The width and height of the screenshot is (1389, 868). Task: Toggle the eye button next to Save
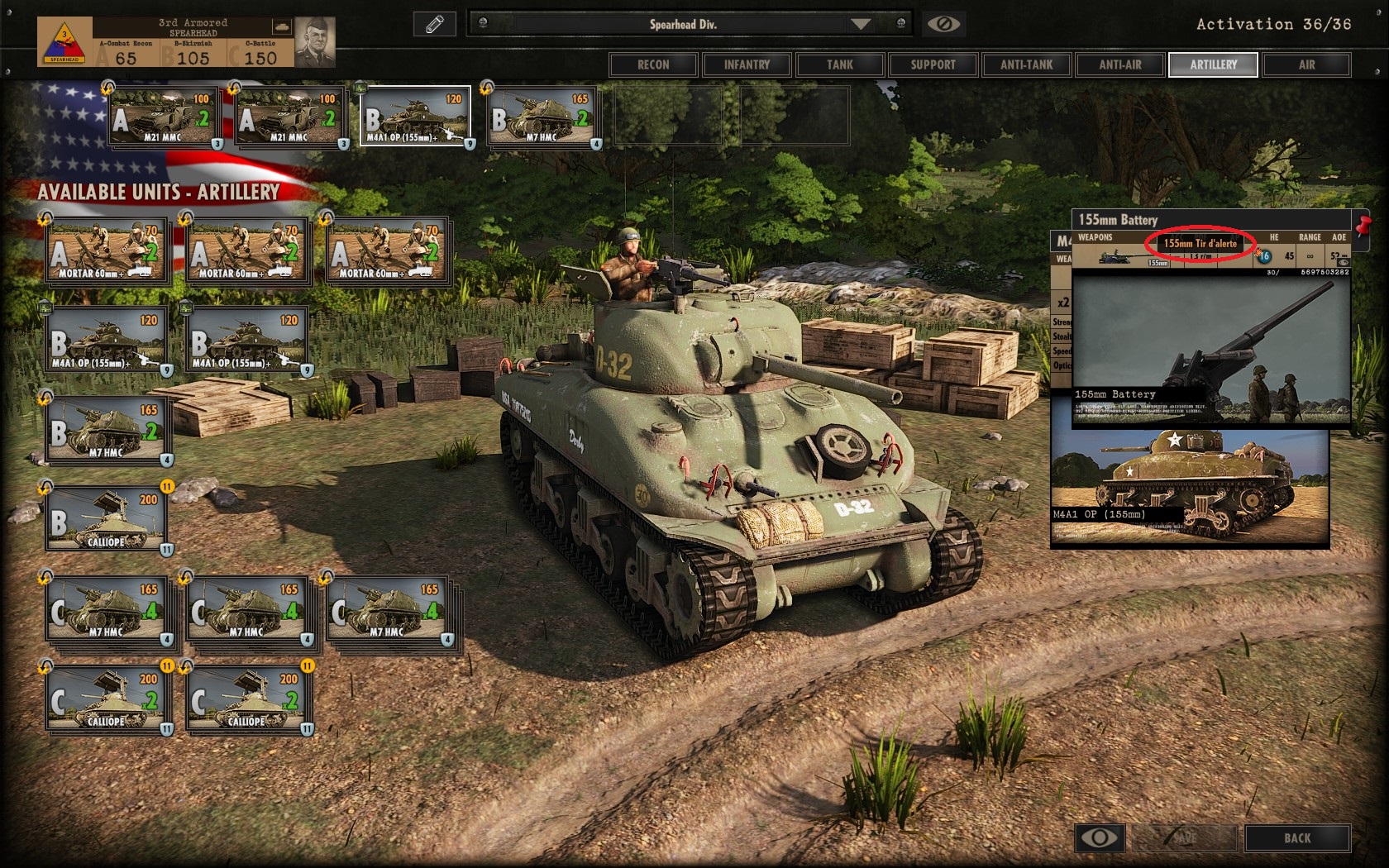point(1099,838)
